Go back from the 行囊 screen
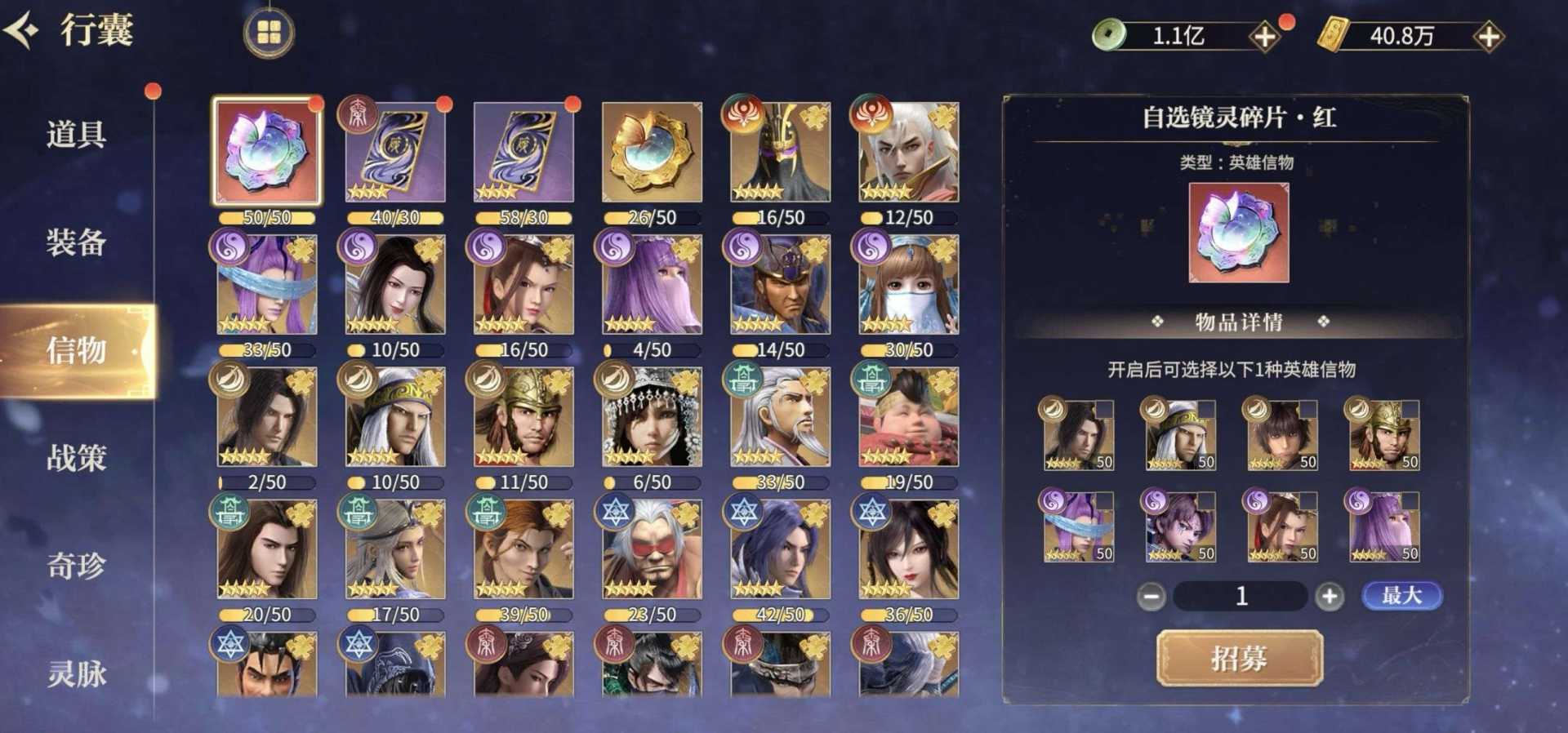Viewport: 1568px width, 733px height. tap(23, 31)
